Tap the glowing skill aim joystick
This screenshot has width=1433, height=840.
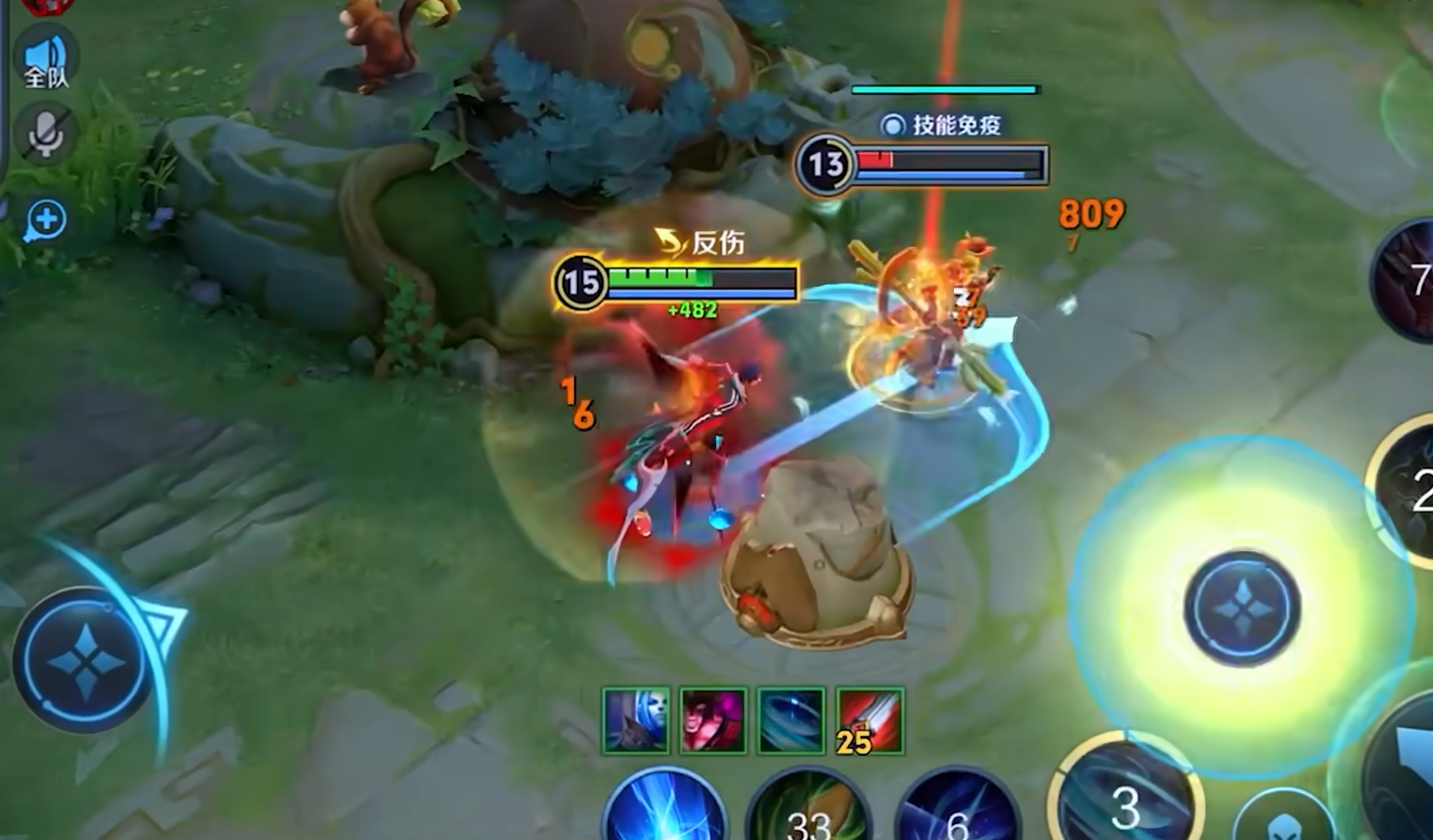(x=1241, y=607)
